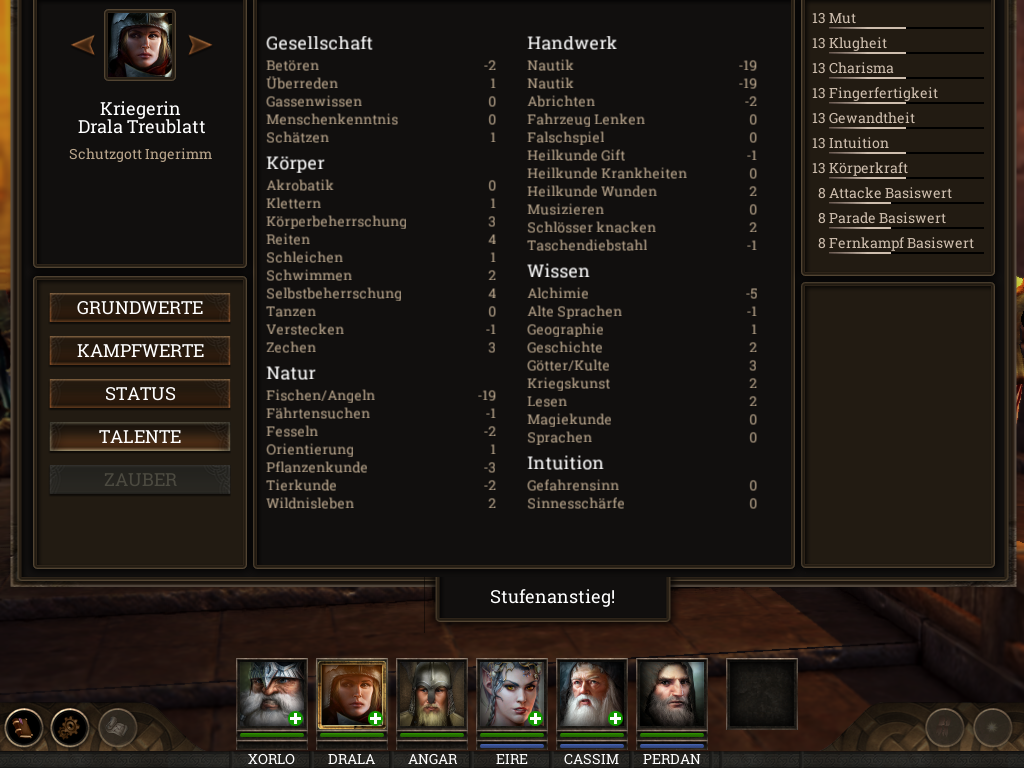Screen dimensions: 1024x768
Task: Select Xorlo's party portrait
Action: [x=272, y=694]
